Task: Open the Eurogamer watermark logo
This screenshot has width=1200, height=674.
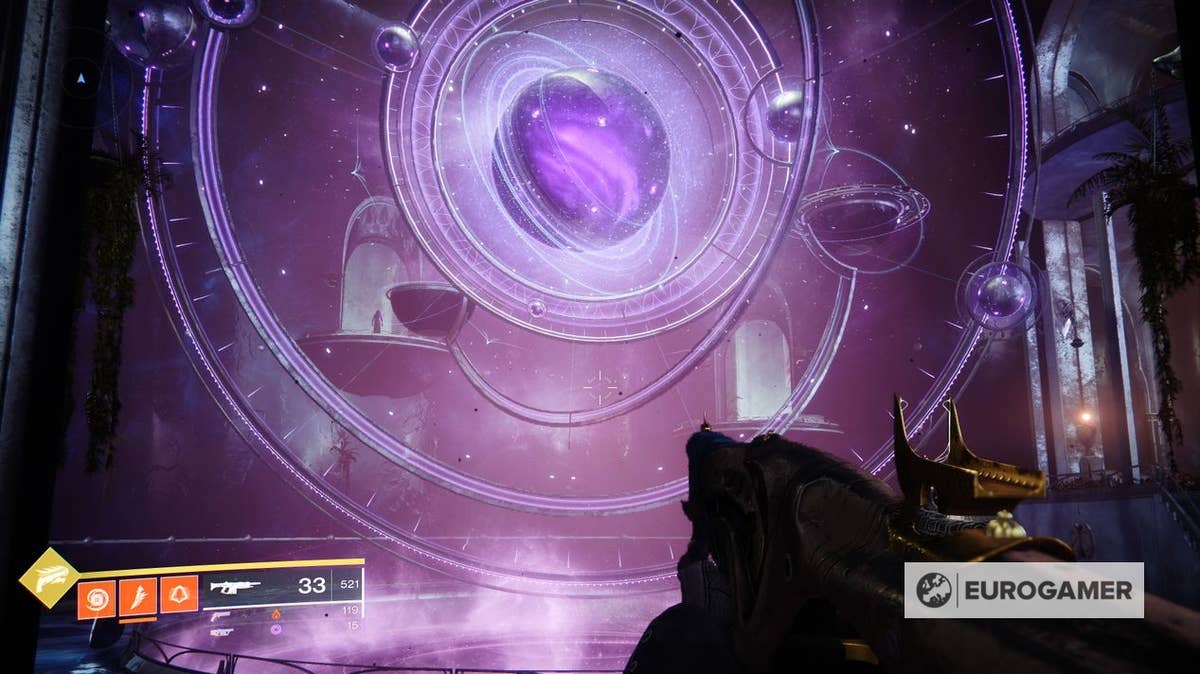Action: coord(1024,590)
